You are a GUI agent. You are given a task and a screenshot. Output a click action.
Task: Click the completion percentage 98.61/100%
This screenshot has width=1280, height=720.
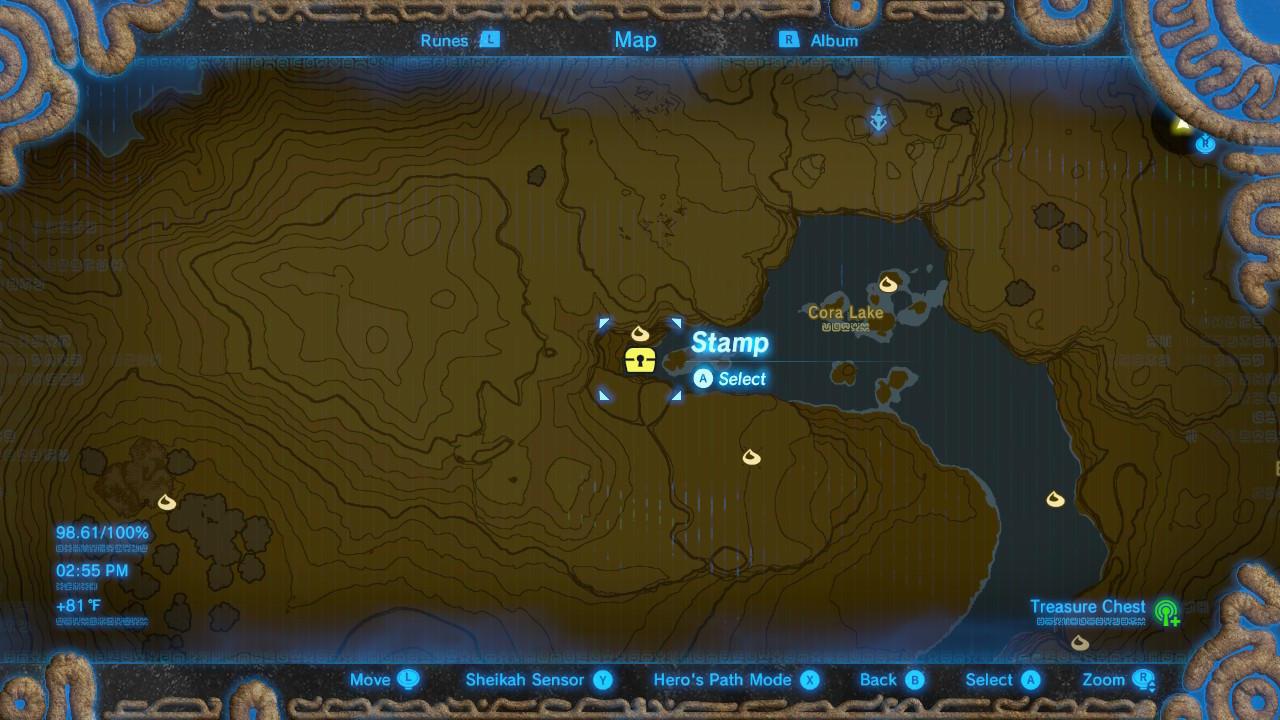tap(100, 532)
